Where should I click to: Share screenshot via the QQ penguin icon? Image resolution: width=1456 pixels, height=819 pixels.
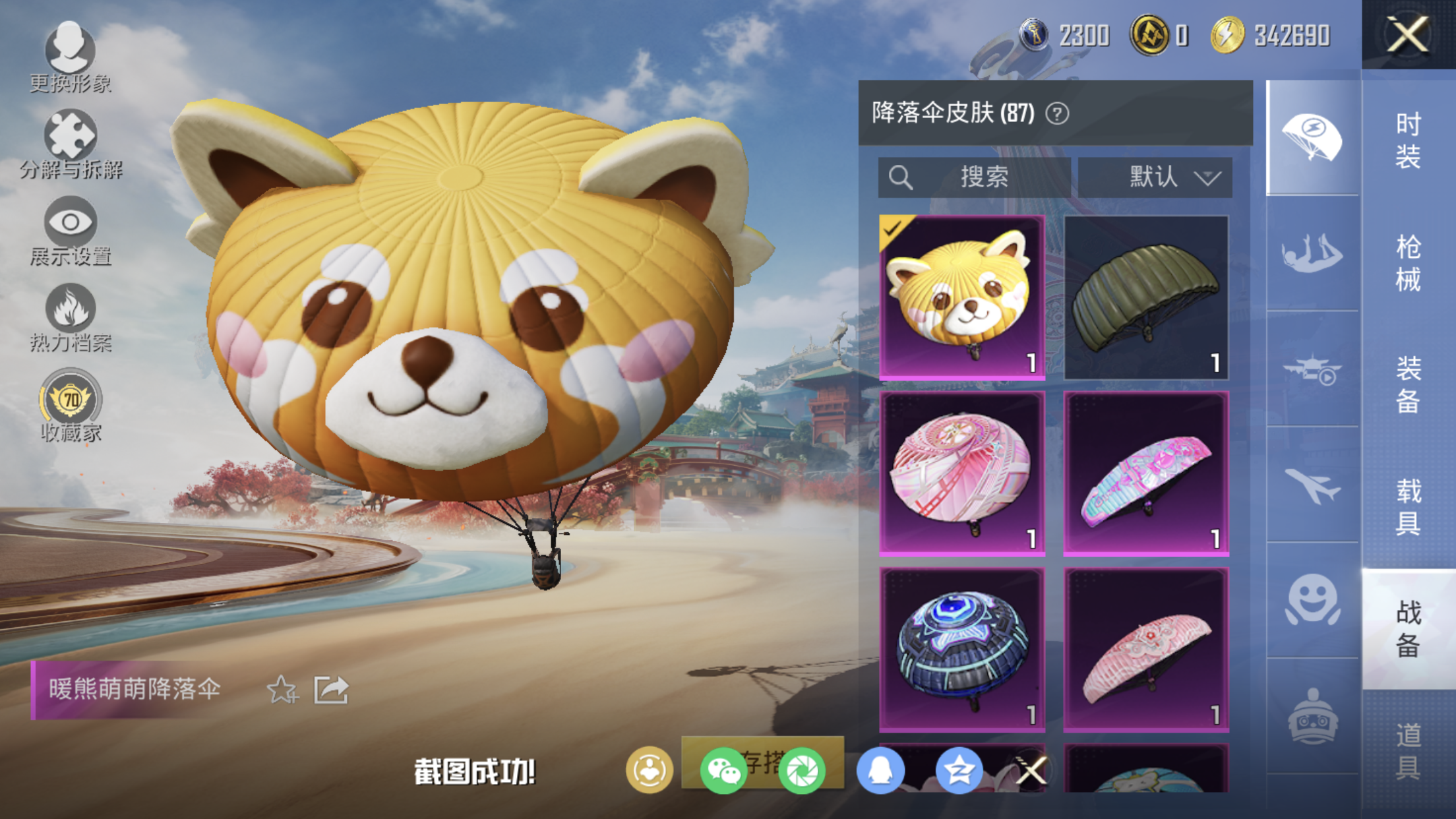coord(880,771)
